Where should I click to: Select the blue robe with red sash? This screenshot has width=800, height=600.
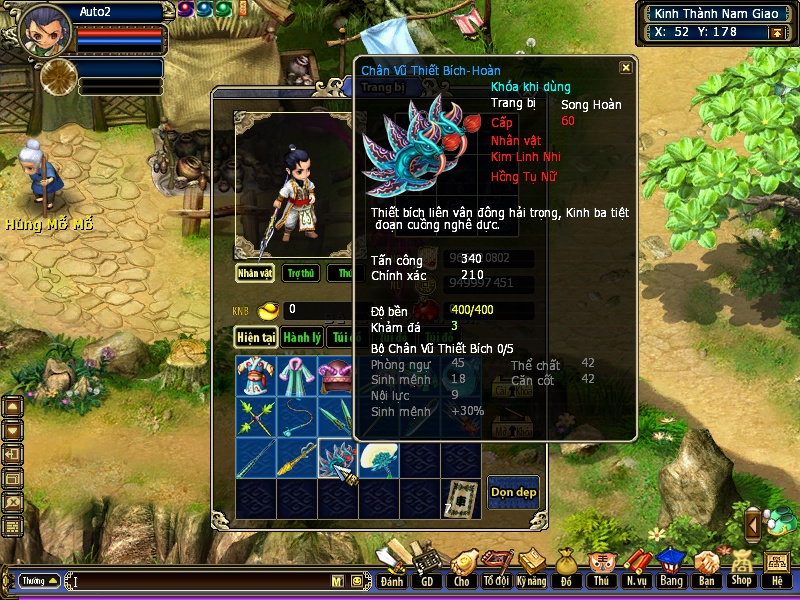pos(255,377)
